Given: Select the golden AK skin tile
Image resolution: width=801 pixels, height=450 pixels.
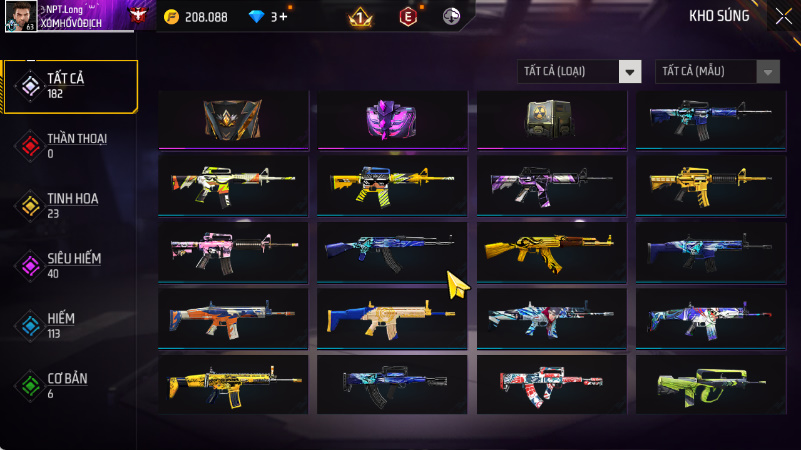Looking at the screenshot, I should [x=551, y=251].
